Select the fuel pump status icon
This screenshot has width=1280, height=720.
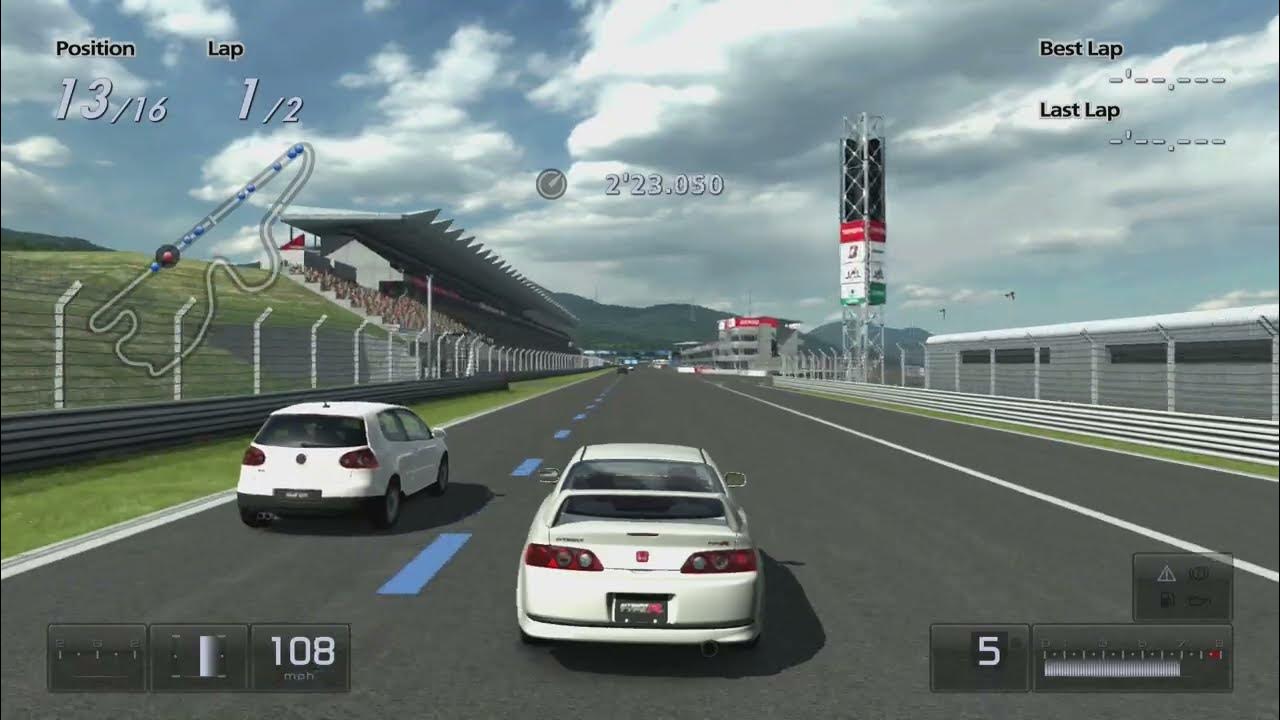coord(1167,599)
